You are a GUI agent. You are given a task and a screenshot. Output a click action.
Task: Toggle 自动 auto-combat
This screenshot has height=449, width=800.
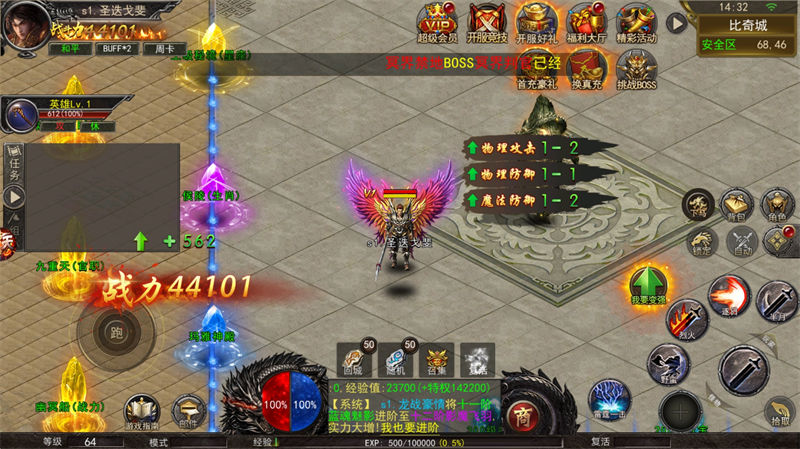pyautogui.click(x=742, y=241)
